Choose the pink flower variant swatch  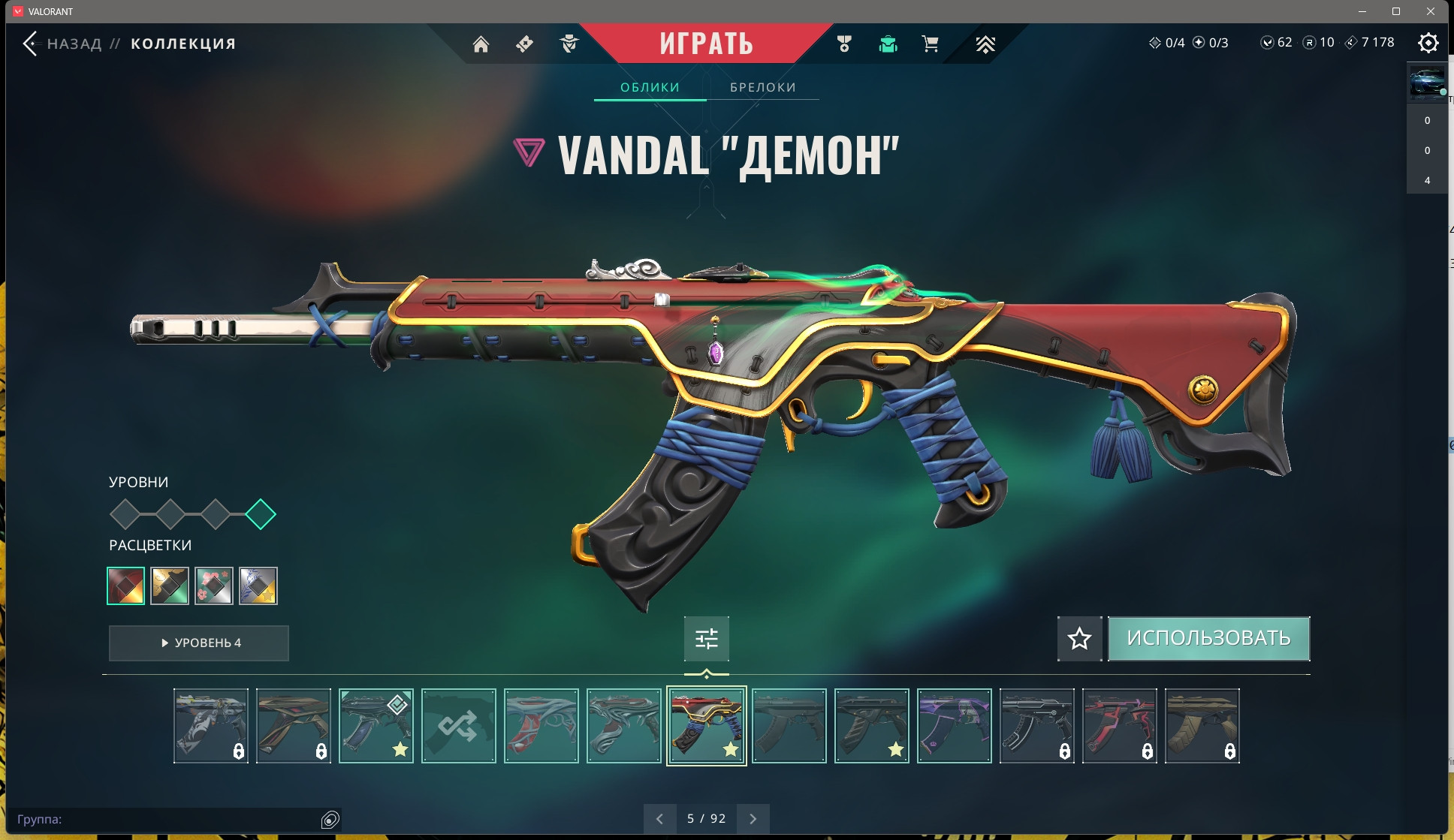coord(214,586)
